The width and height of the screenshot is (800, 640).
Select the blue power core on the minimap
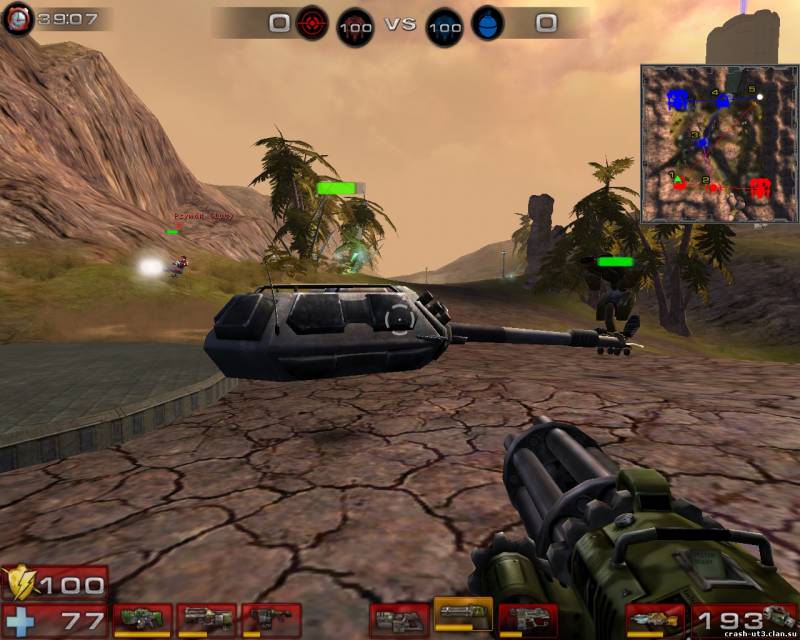click(x=680, y=100)
